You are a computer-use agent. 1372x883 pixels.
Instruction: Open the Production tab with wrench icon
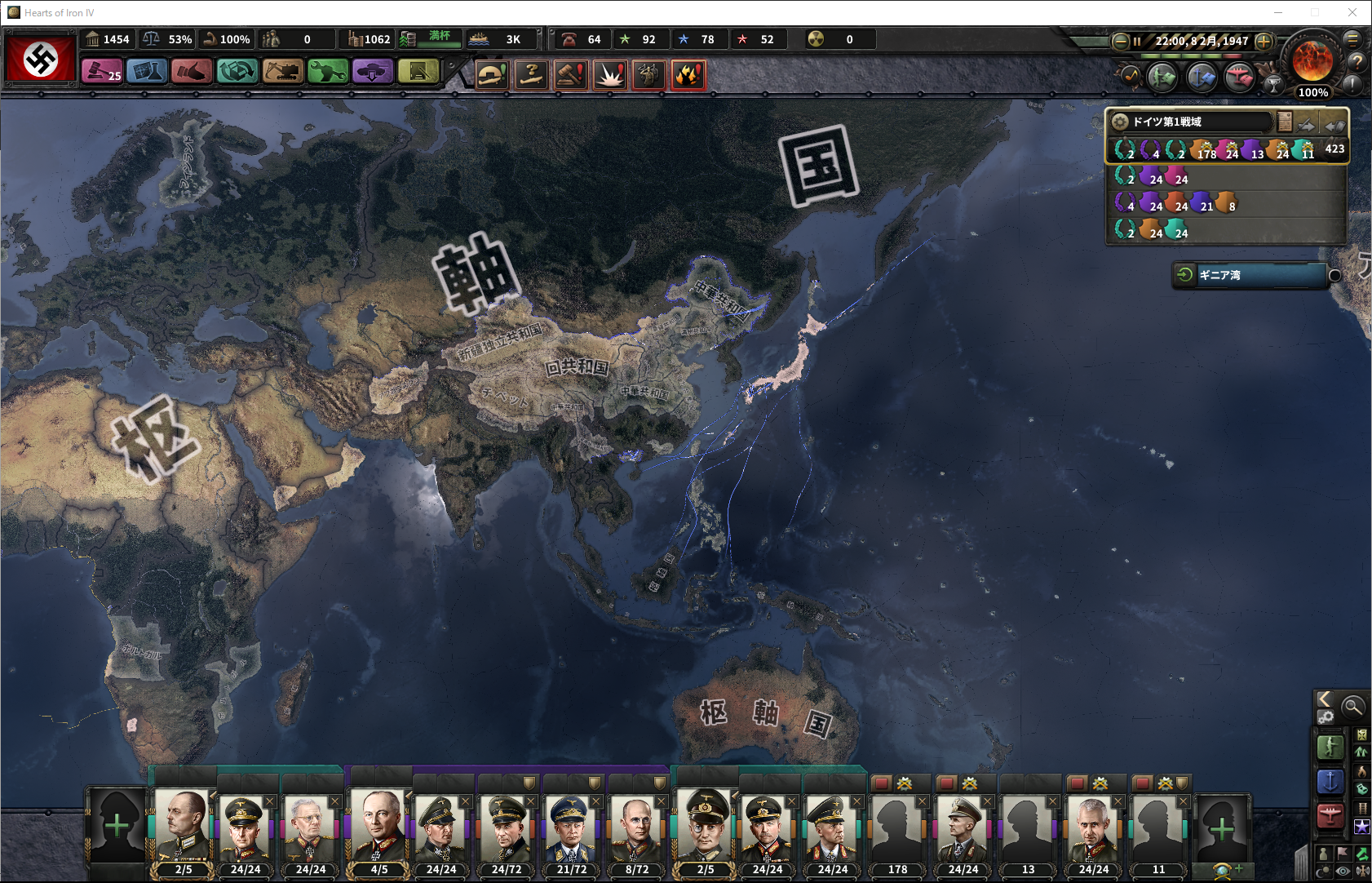pos(328,73)
